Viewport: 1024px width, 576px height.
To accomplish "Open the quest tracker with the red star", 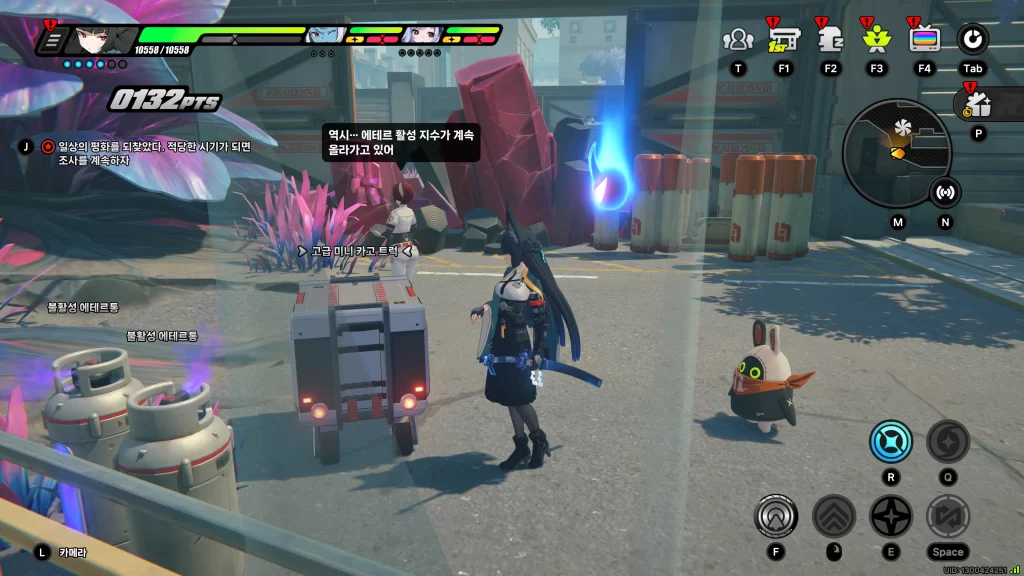I will tap(48, 146).
